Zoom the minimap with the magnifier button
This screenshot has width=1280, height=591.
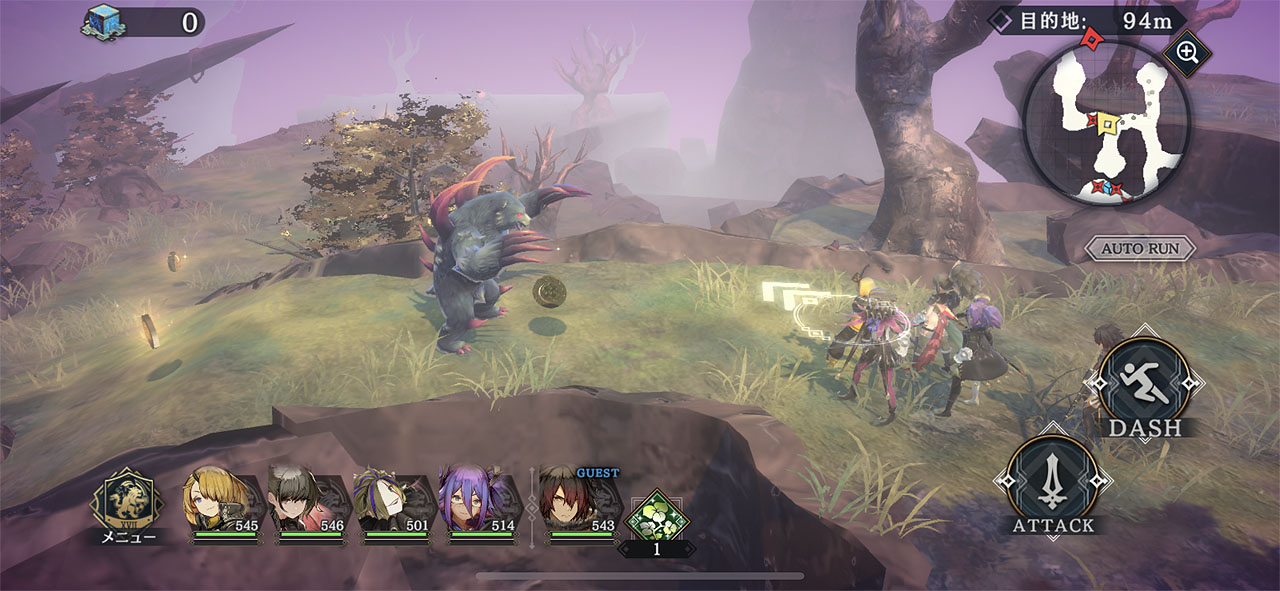click(1188, 53)
